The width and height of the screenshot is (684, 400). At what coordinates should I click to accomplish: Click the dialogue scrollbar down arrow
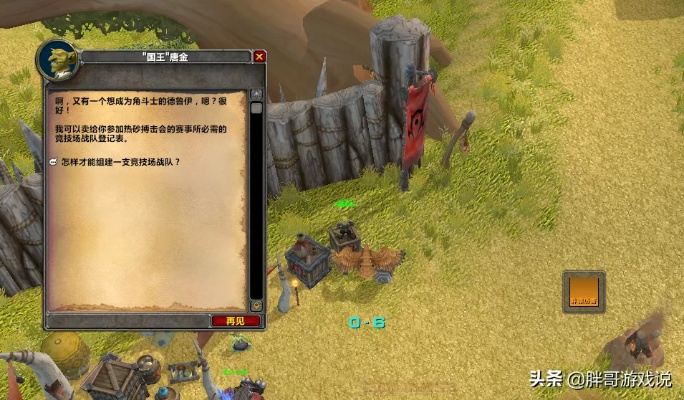pos(256,304)
